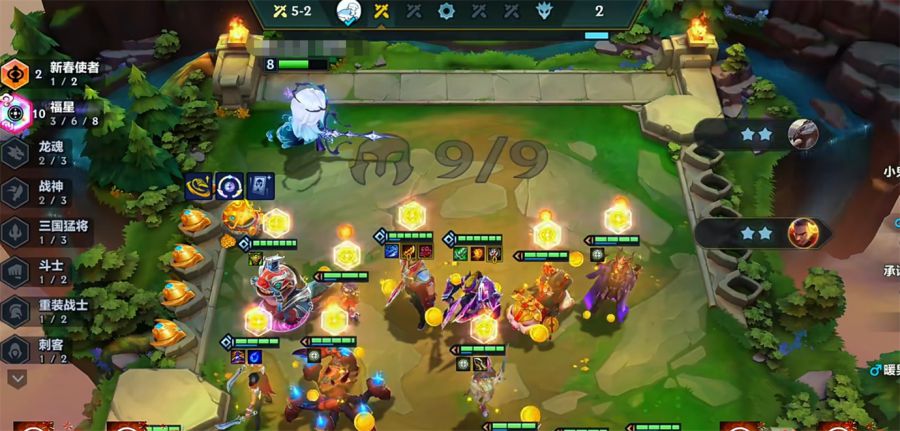
Task: Select the dragon head round icon
Action: 544,12
